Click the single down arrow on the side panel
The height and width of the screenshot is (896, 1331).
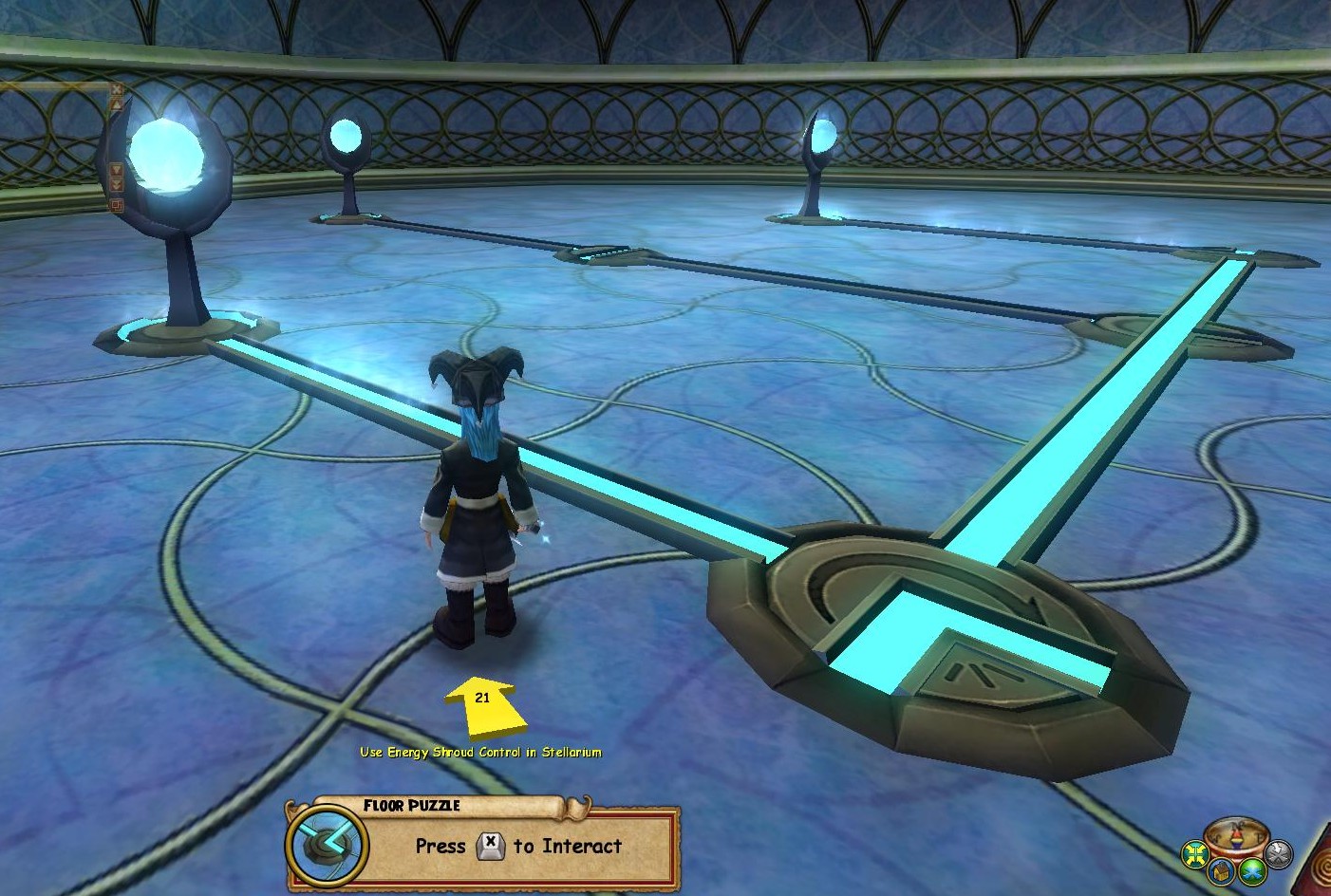(x=116, y=169)
